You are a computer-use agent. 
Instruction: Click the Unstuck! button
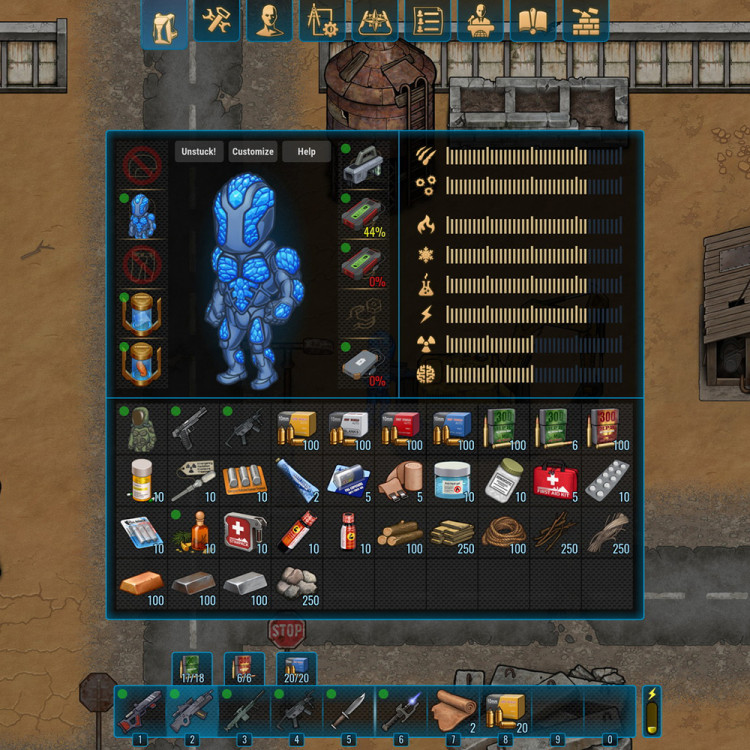coord(199,152)
